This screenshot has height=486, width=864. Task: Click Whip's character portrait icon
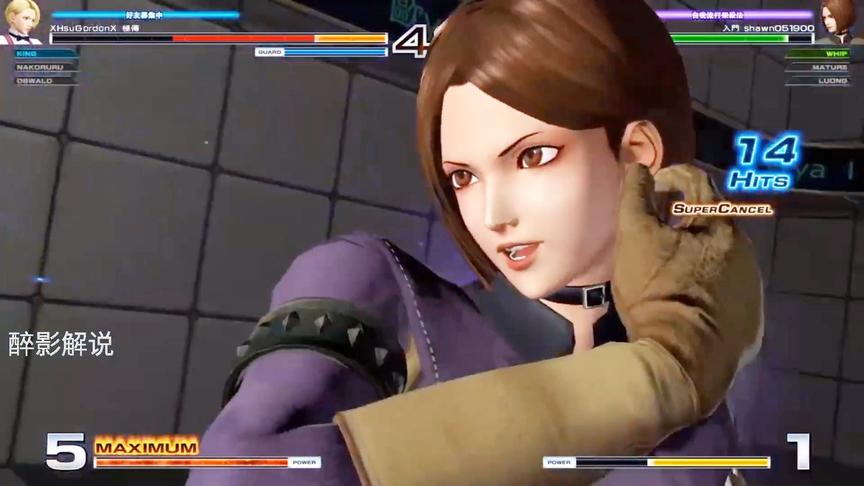click(x=841, y=20)
